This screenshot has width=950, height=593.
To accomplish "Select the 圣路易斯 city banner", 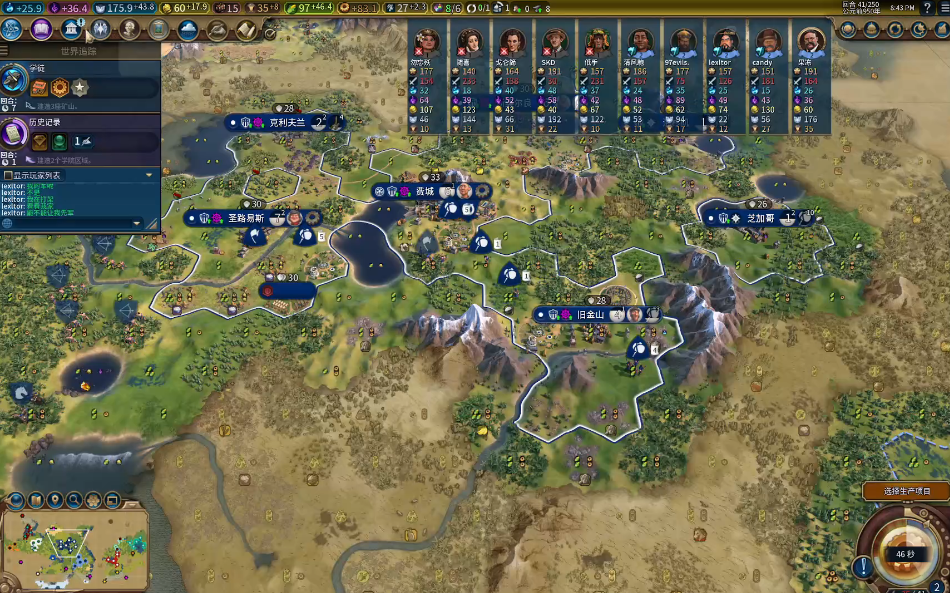I will click(245, 217).
